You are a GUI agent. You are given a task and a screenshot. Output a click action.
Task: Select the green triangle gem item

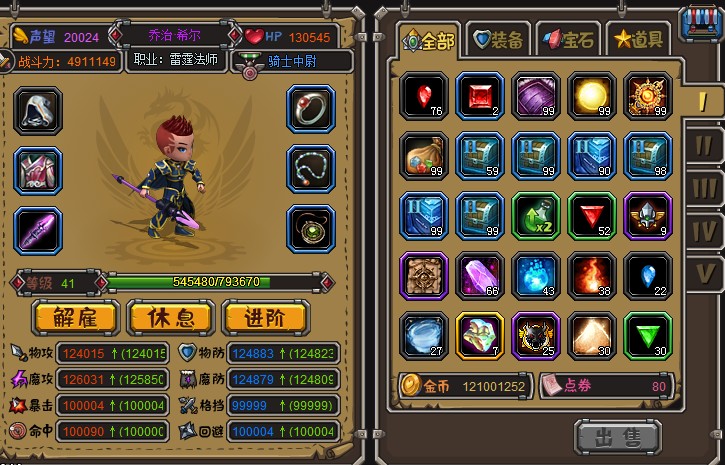(x=648, y=336)
